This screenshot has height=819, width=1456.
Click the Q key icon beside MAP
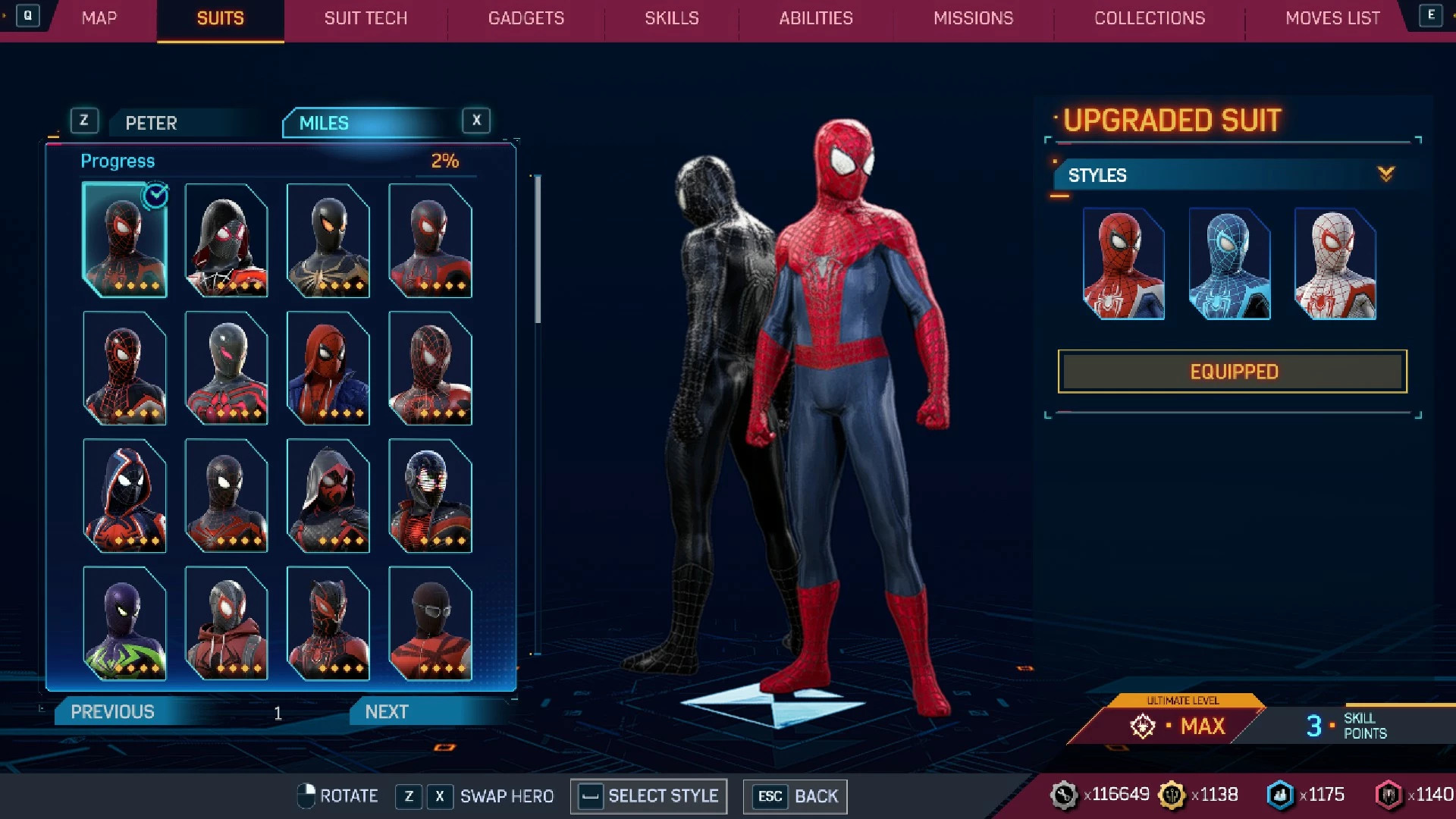[x=29, y=14]
